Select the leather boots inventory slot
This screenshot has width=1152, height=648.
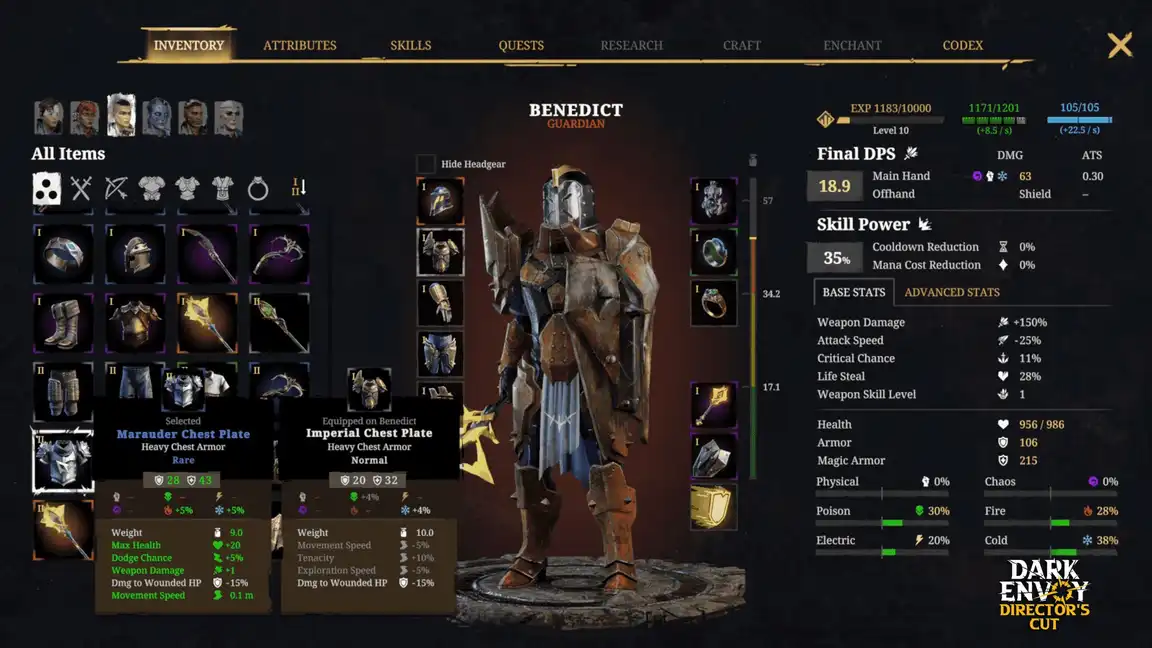click(x=63, y=322)
